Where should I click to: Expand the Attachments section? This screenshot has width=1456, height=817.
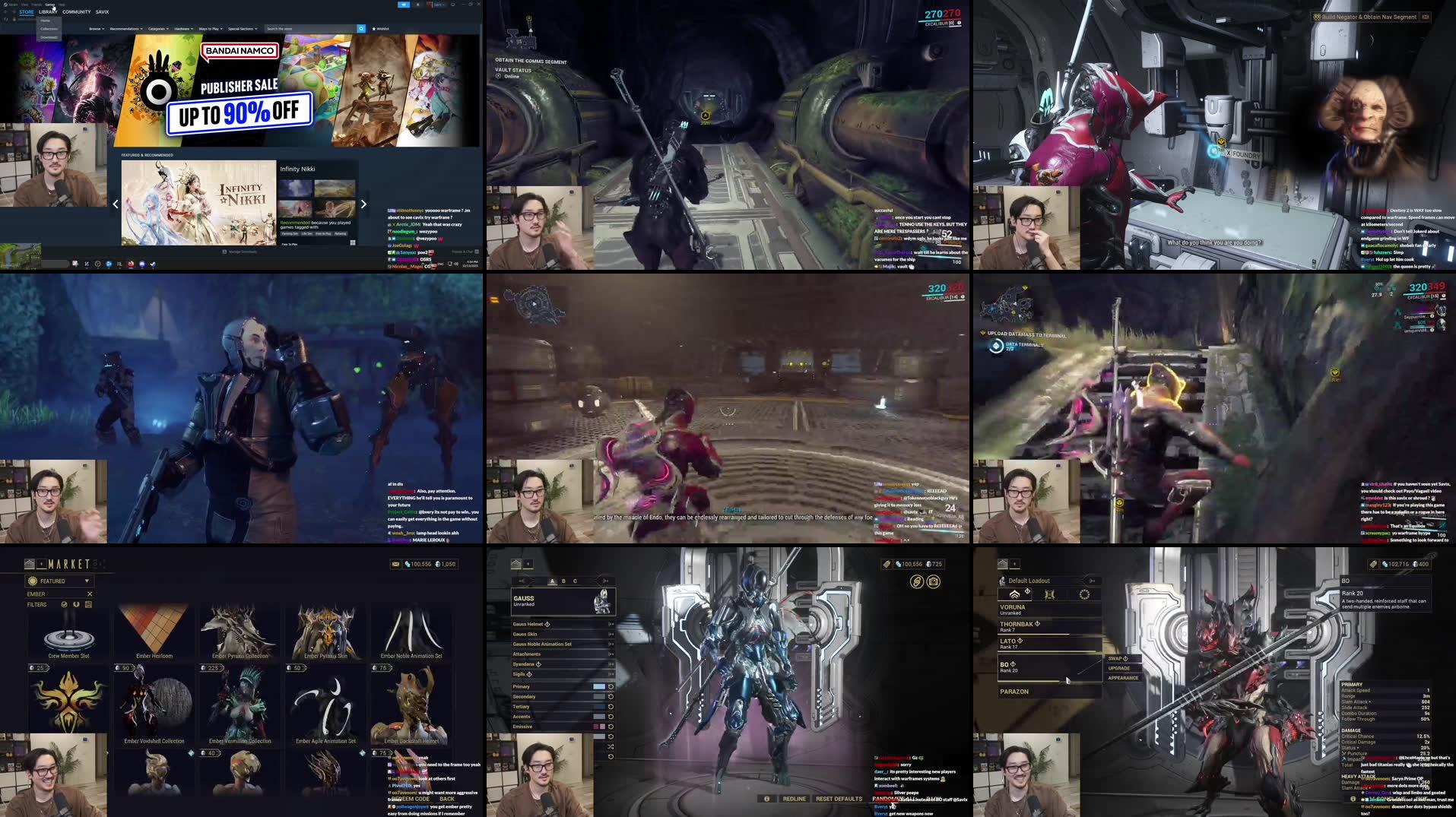[x=611, y=654]
